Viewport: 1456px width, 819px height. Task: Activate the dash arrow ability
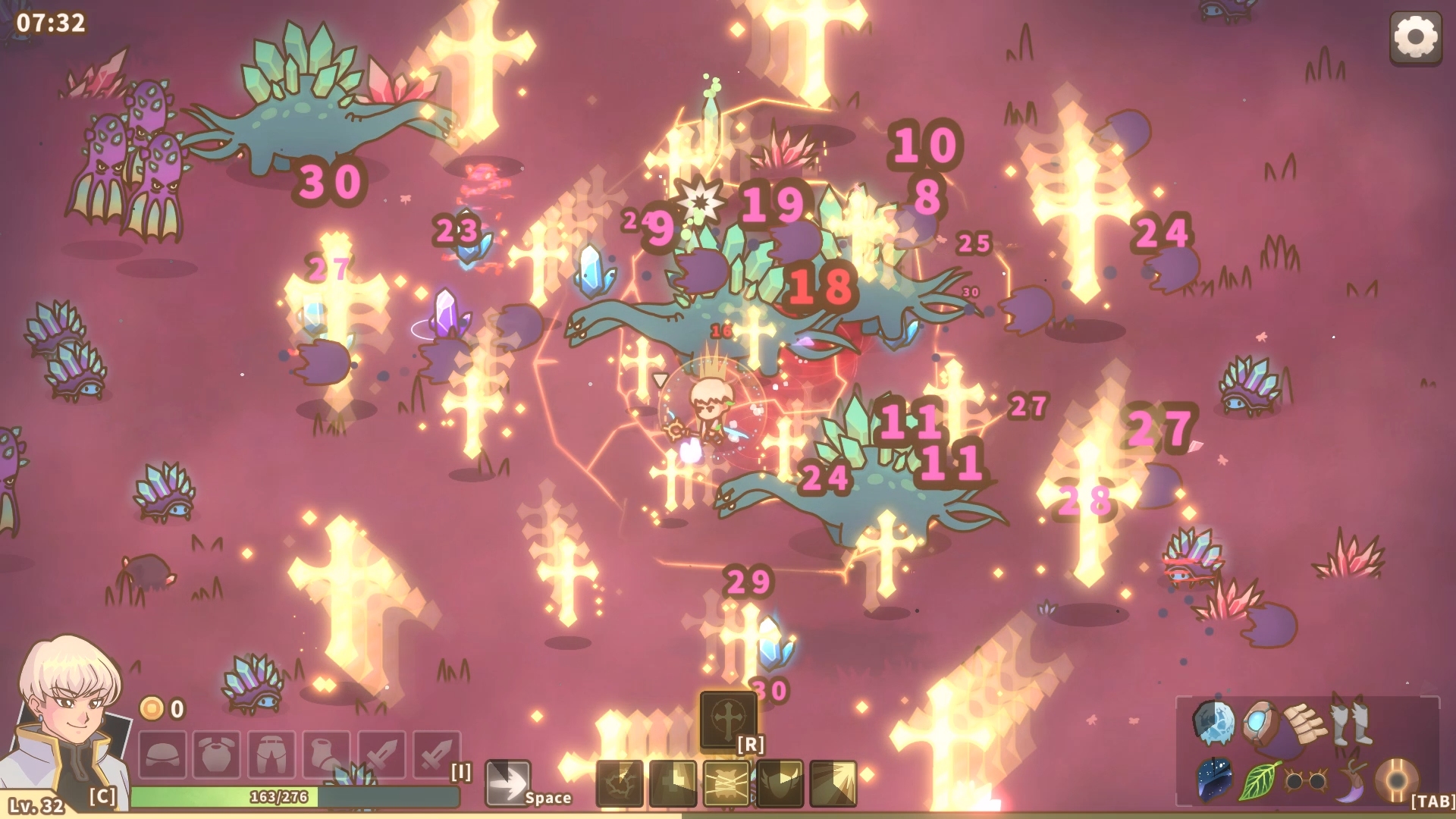(x=507, y=783)
